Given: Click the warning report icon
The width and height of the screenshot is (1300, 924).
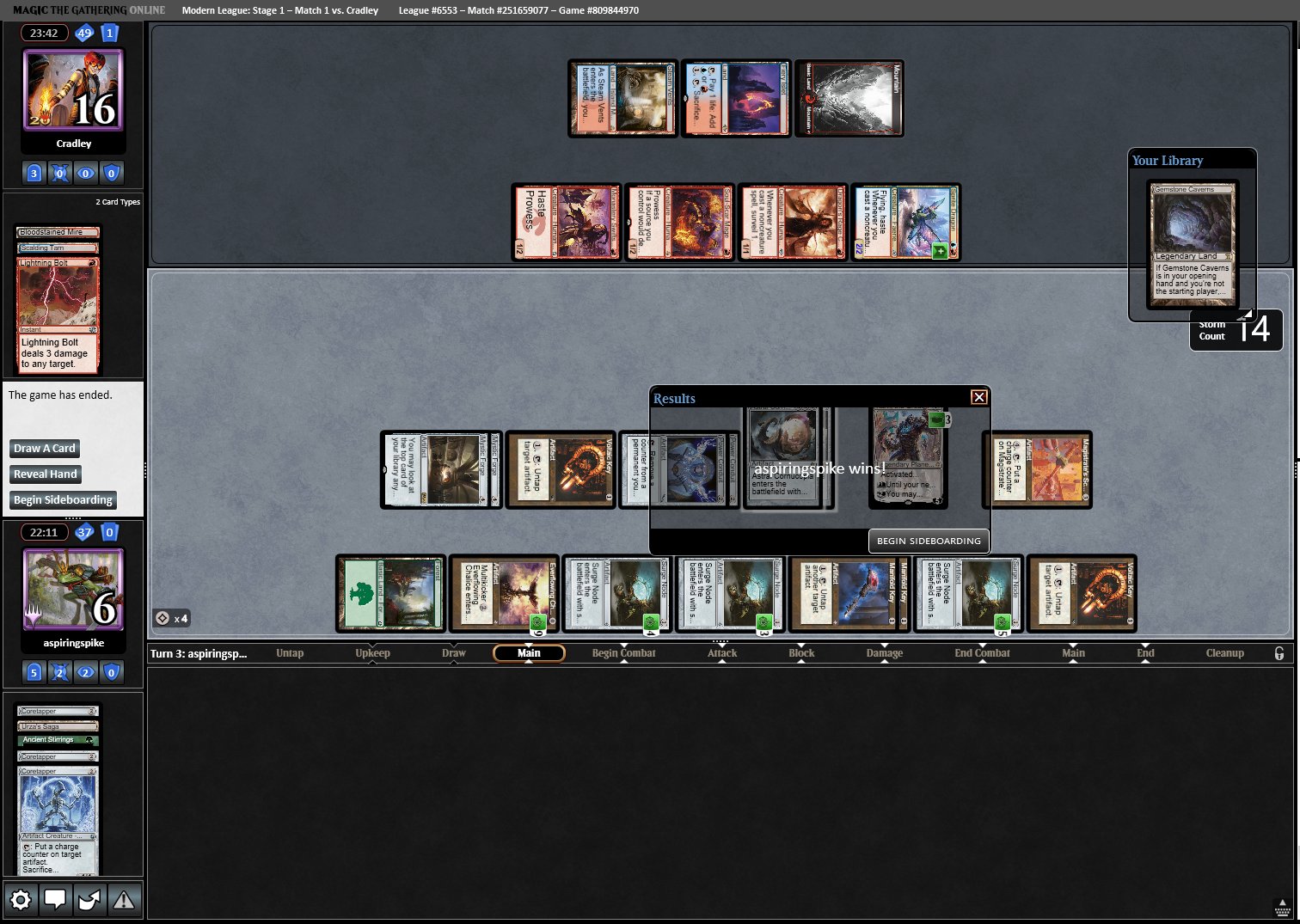Looking at the screenshot, I should click(x=124, y=899).
